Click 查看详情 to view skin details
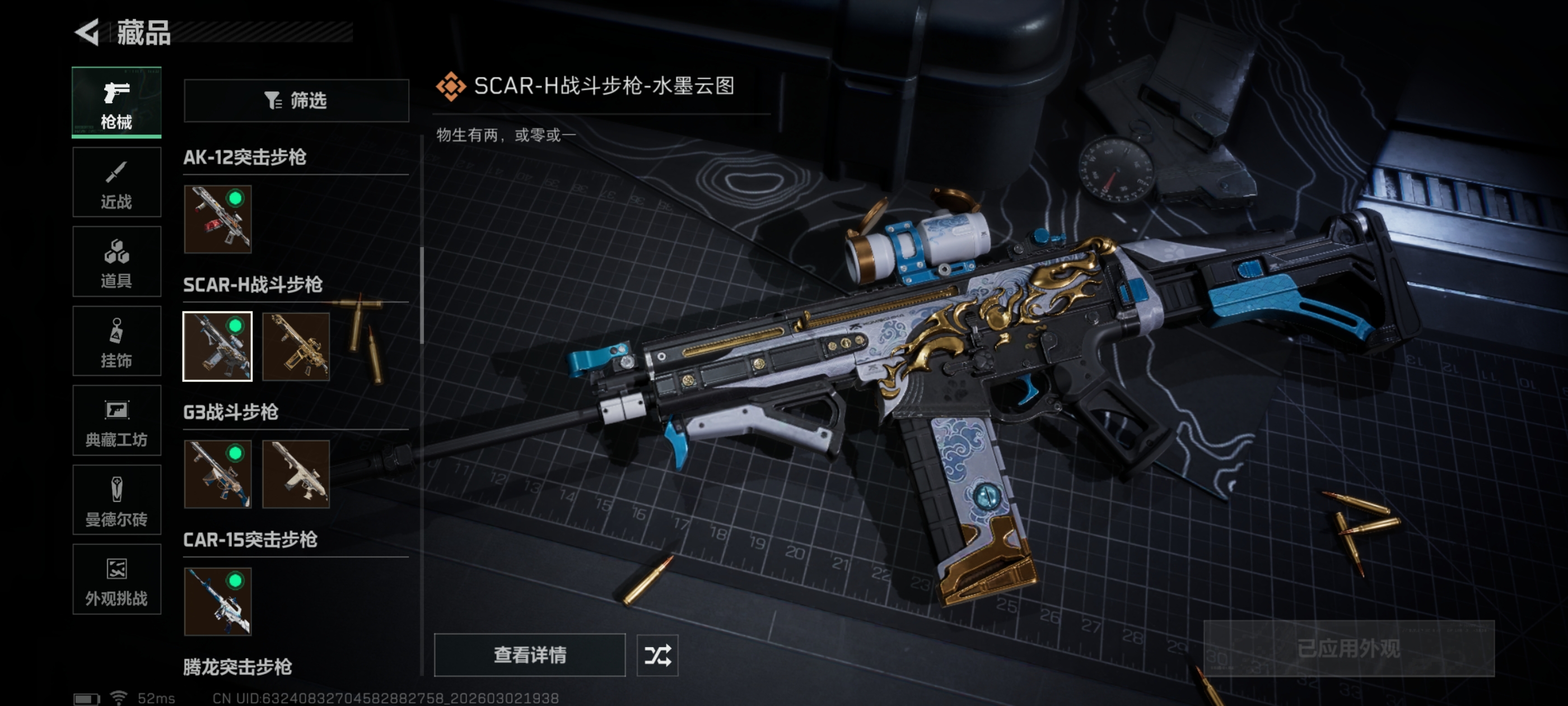This screenshot has width=1568, height=706. (x=530, y=655)
